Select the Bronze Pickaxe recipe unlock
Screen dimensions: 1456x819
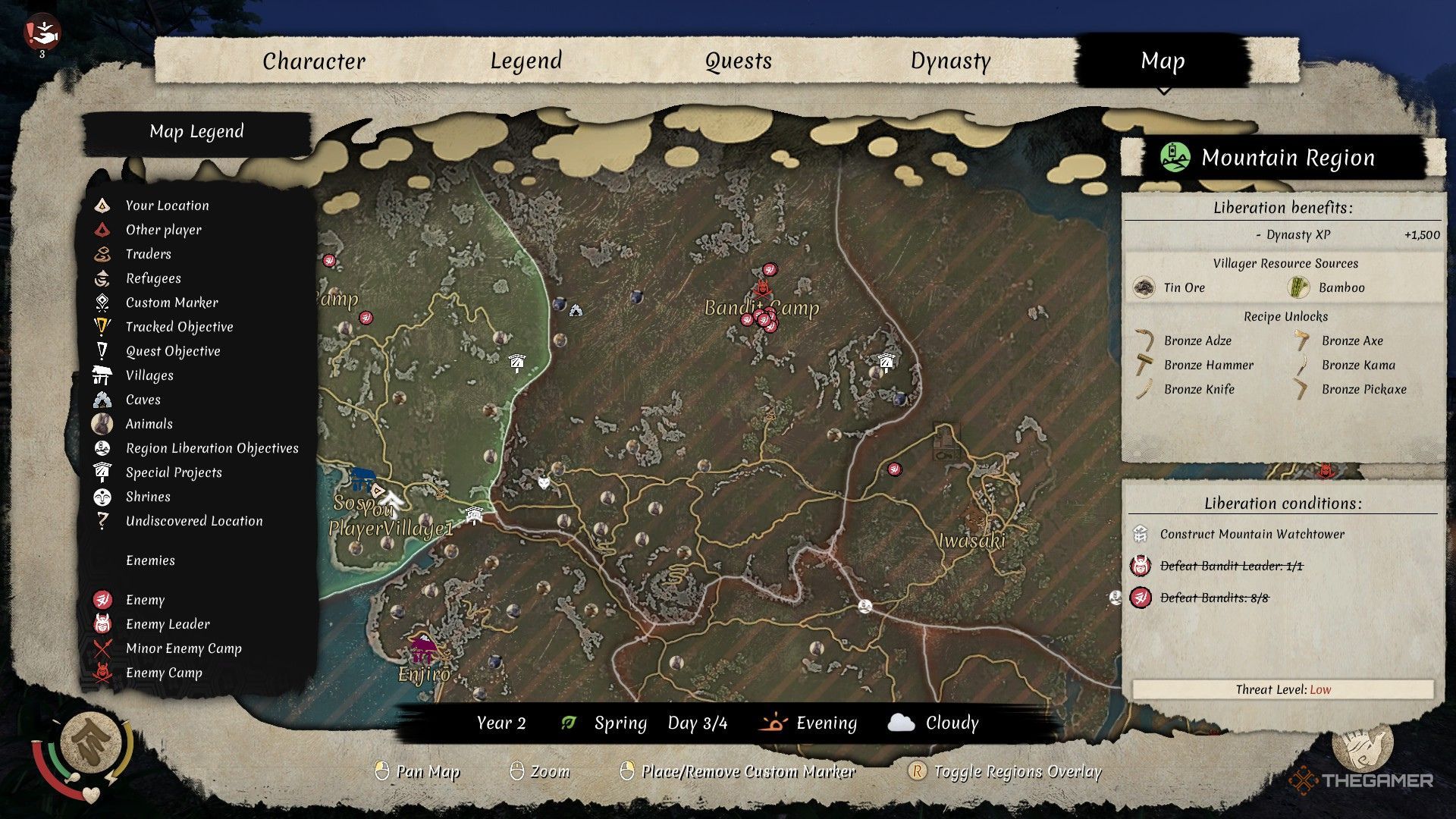[x=1363, y=389]
